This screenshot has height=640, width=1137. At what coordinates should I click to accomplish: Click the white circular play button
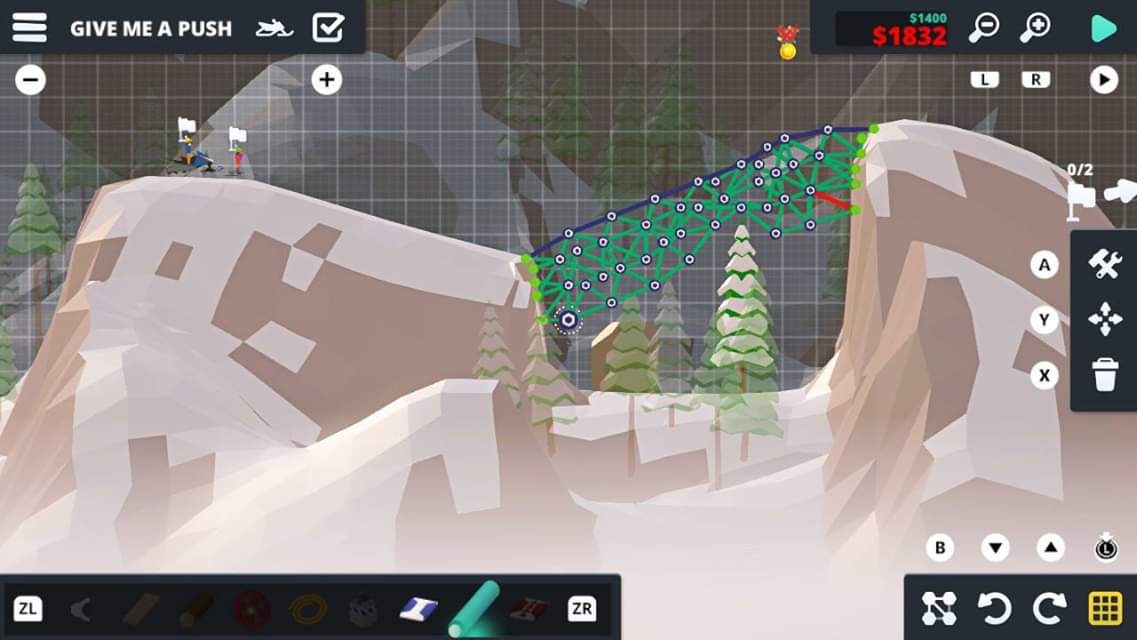(x=1103, y=80)
